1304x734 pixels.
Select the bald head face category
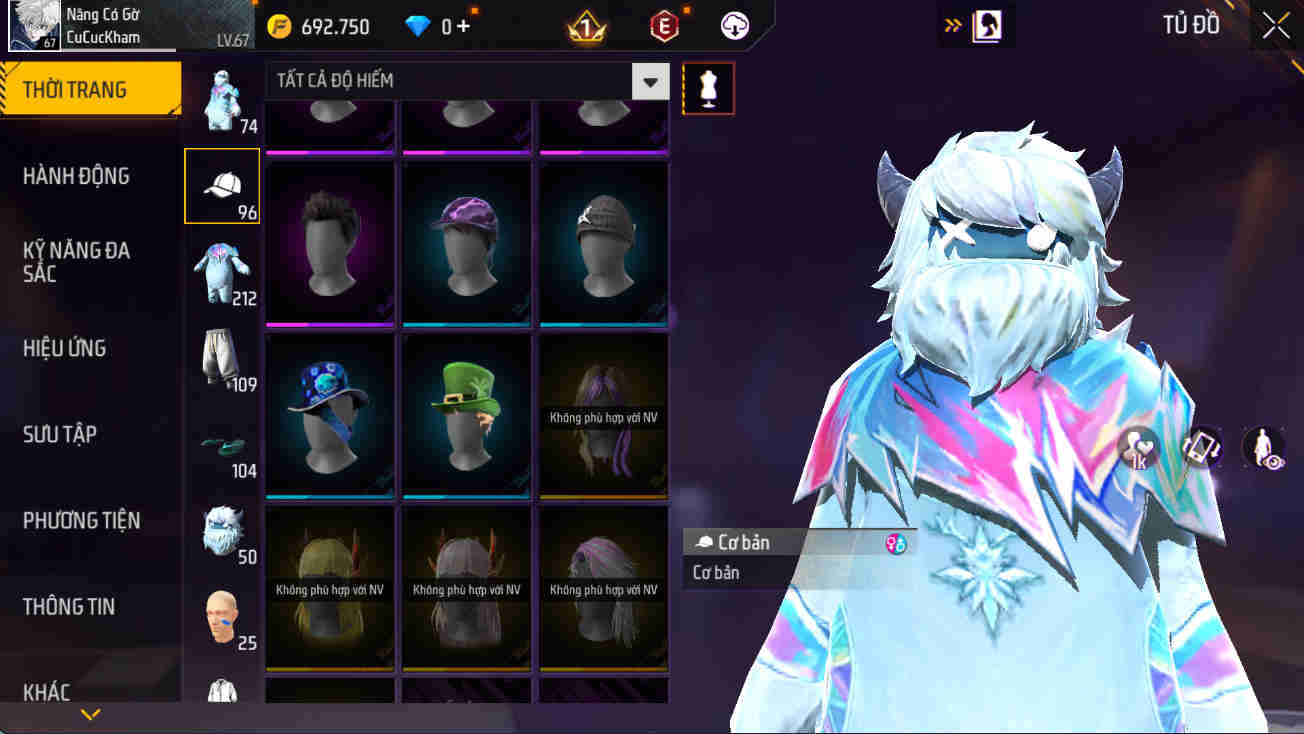point(221,618)
